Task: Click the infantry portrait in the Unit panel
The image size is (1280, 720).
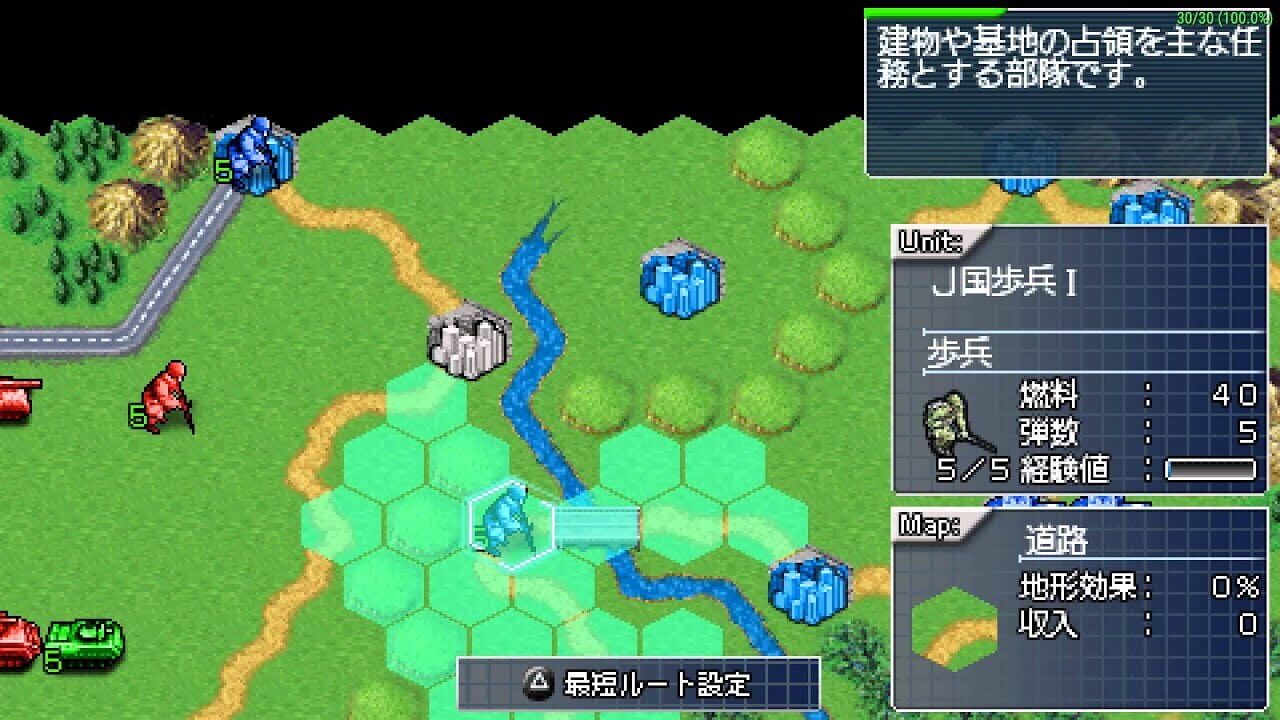Action: (x=945, y=420)
